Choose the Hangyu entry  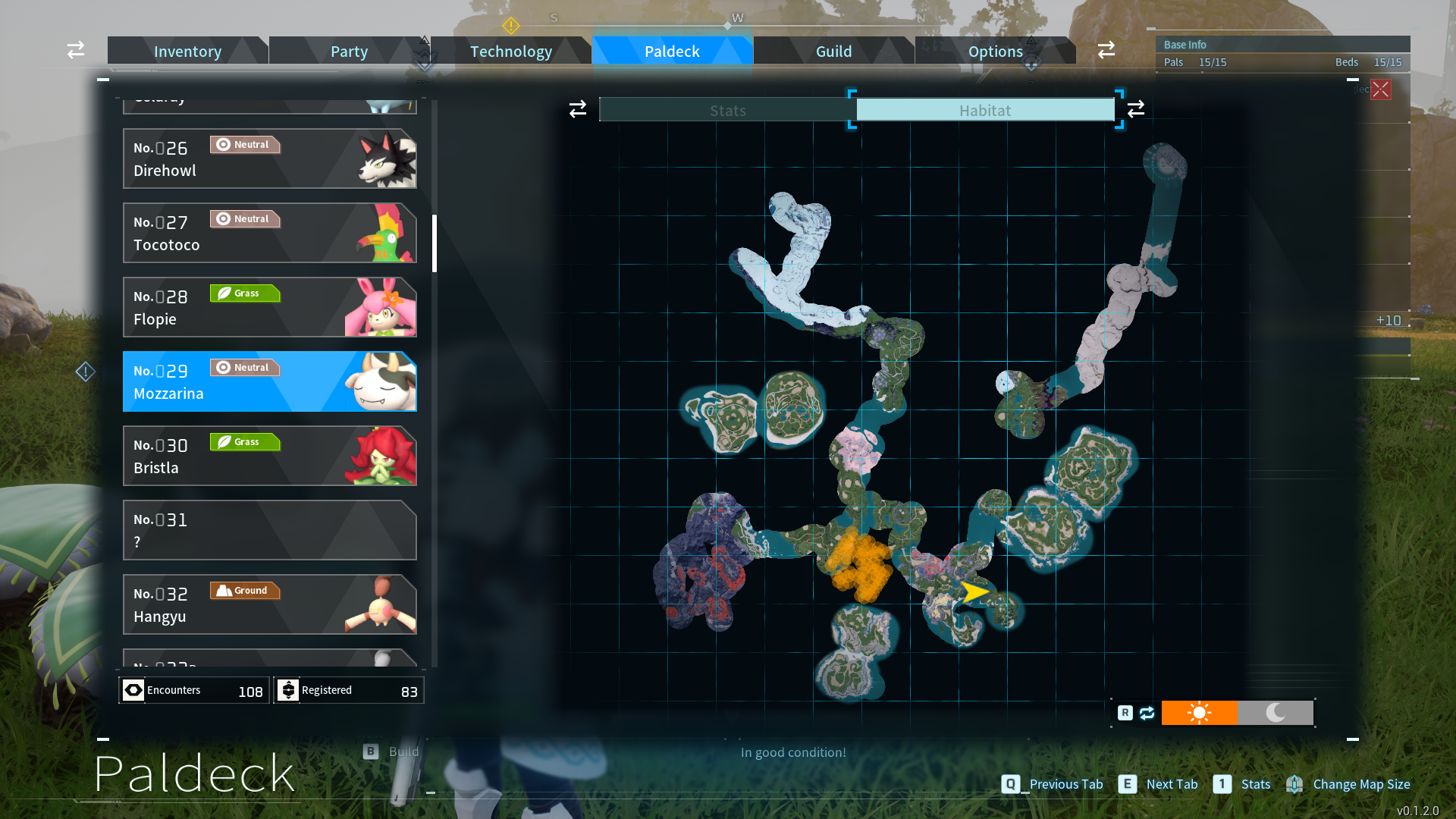269,604
